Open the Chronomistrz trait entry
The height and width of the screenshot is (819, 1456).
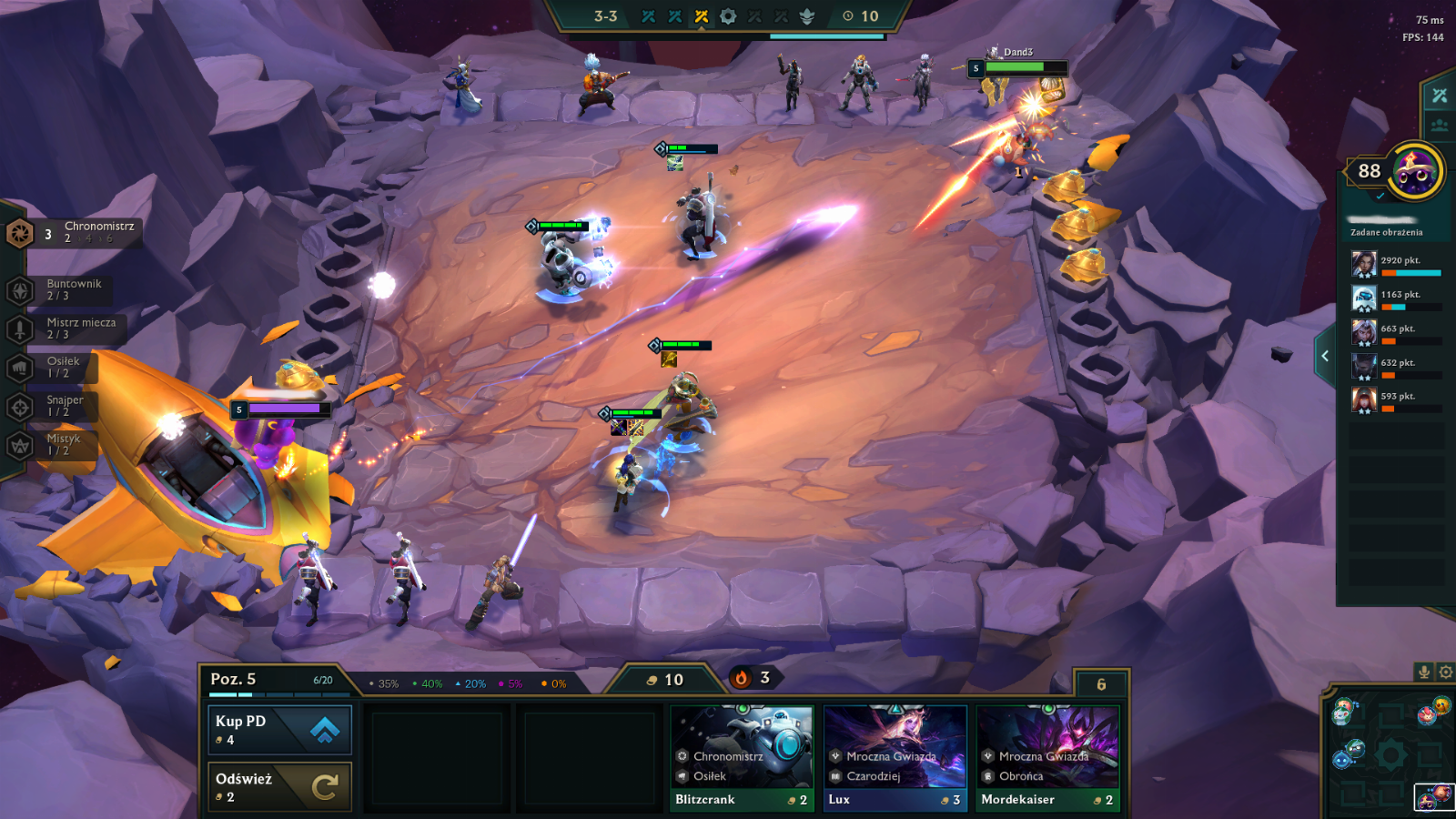(77, 232)
